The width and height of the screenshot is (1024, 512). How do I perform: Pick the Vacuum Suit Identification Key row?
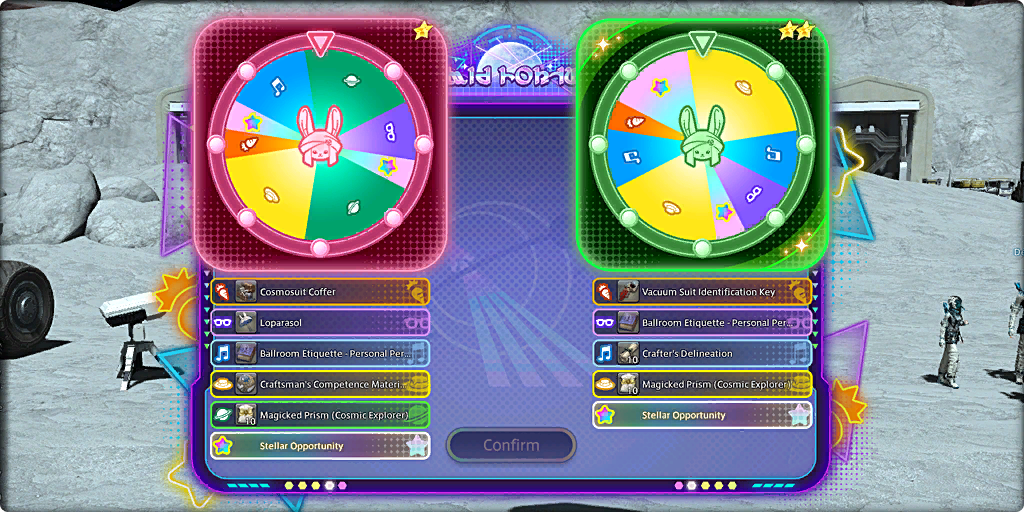[702, 292]
